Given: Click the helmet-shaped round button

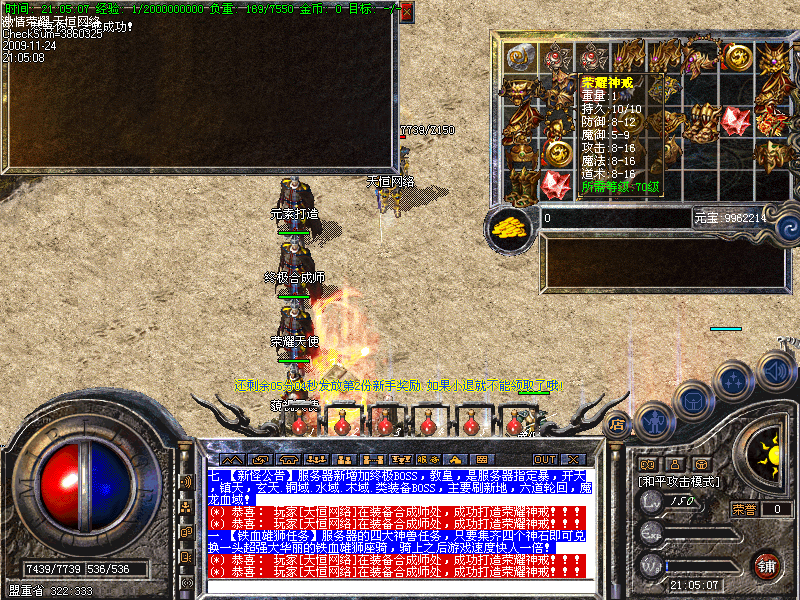Looking at the screenshot, I should [692, 401].
